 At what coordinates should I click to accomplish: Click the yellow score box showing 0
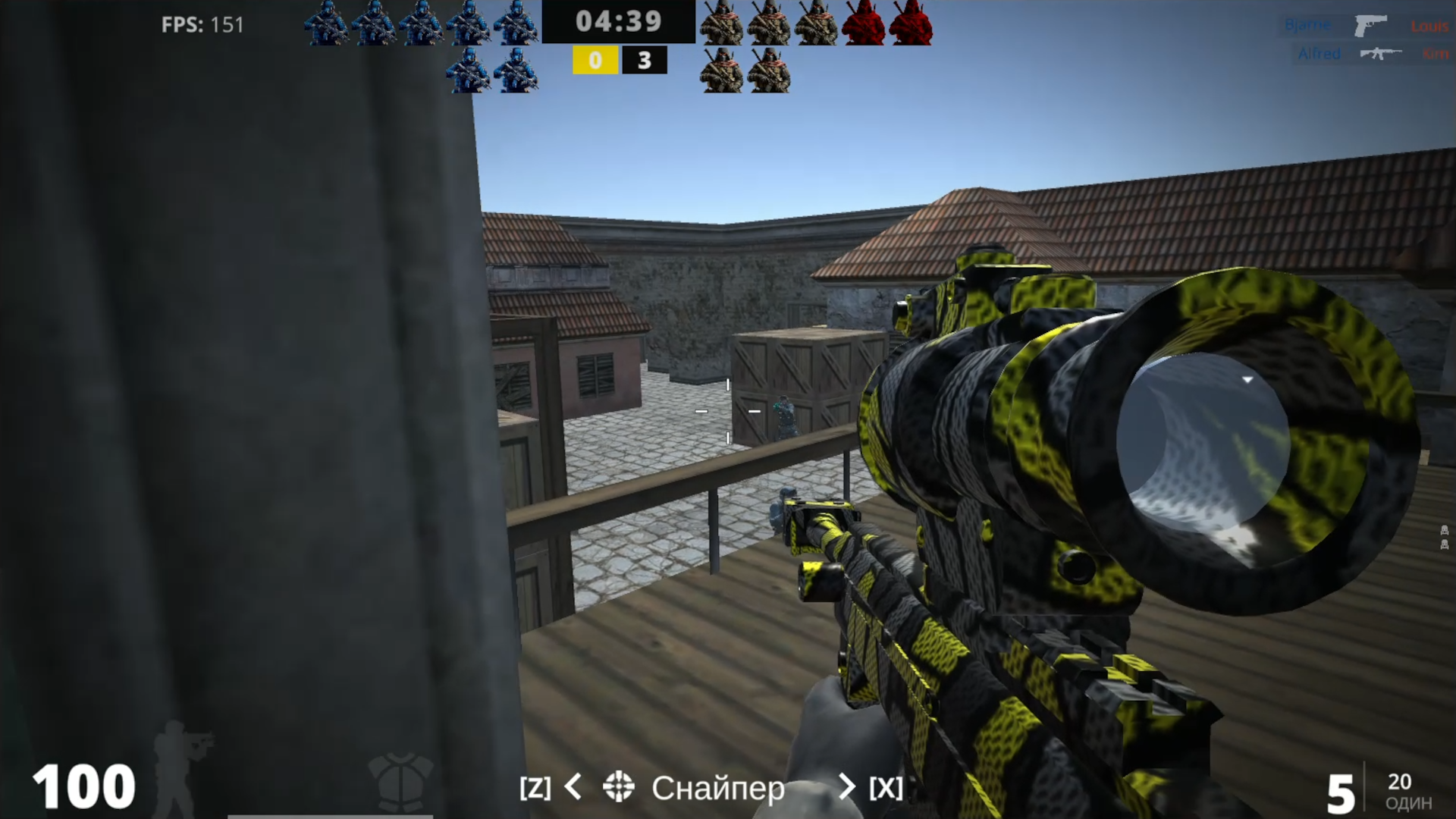click(595, 61)
